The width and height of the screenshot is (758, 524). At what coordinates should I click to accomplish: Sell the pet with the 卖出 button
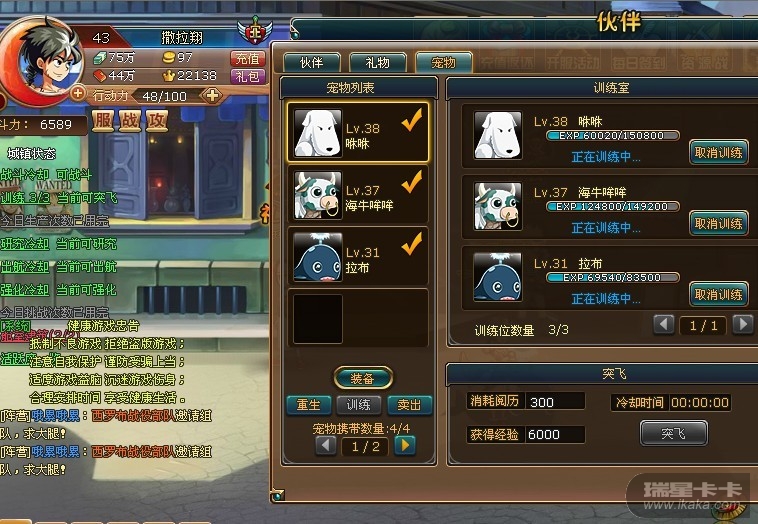409,405
